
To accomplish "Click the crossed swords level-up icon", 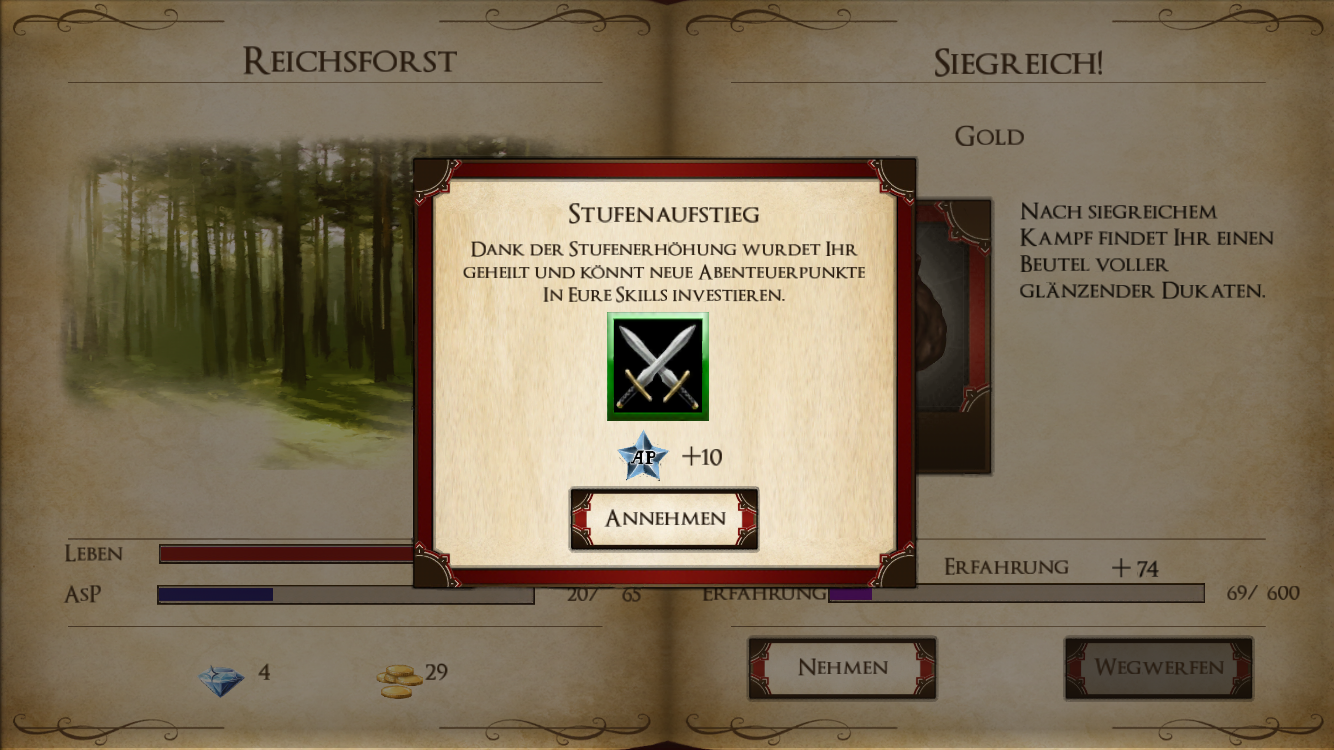I will tap(657, 366).
